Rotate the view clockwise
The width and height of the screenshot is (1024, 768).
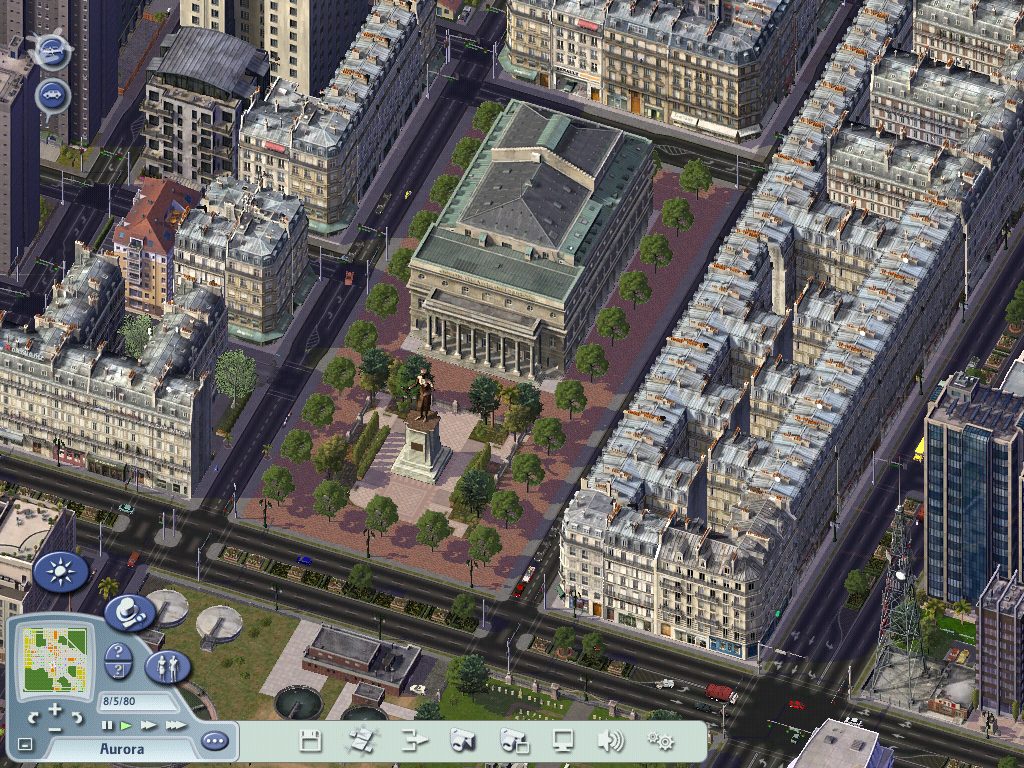[76, 716]
